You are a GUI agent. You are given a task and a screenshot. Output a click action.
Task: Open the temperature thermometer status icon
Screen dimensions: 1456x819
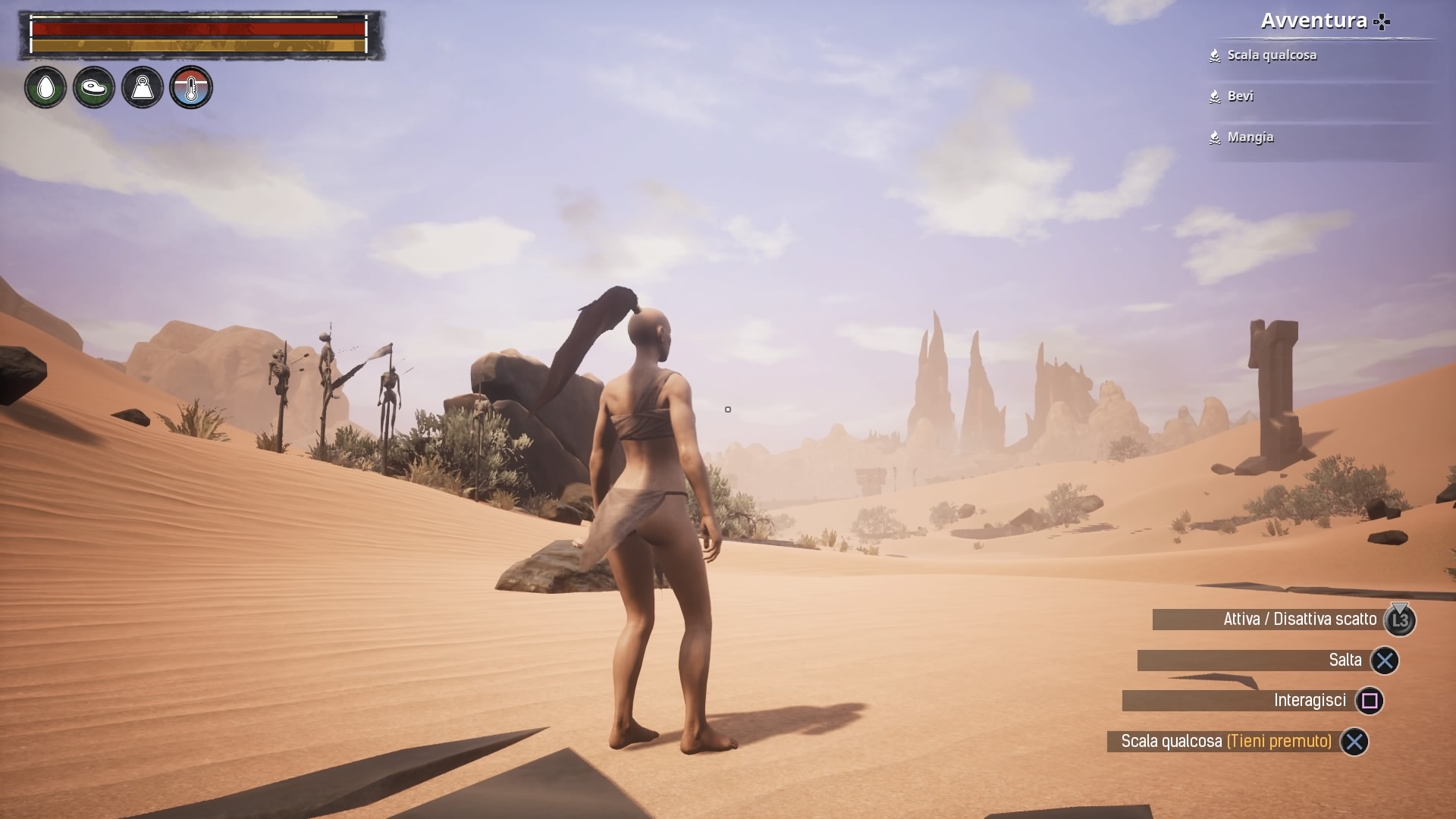click(x=191, y=87)
